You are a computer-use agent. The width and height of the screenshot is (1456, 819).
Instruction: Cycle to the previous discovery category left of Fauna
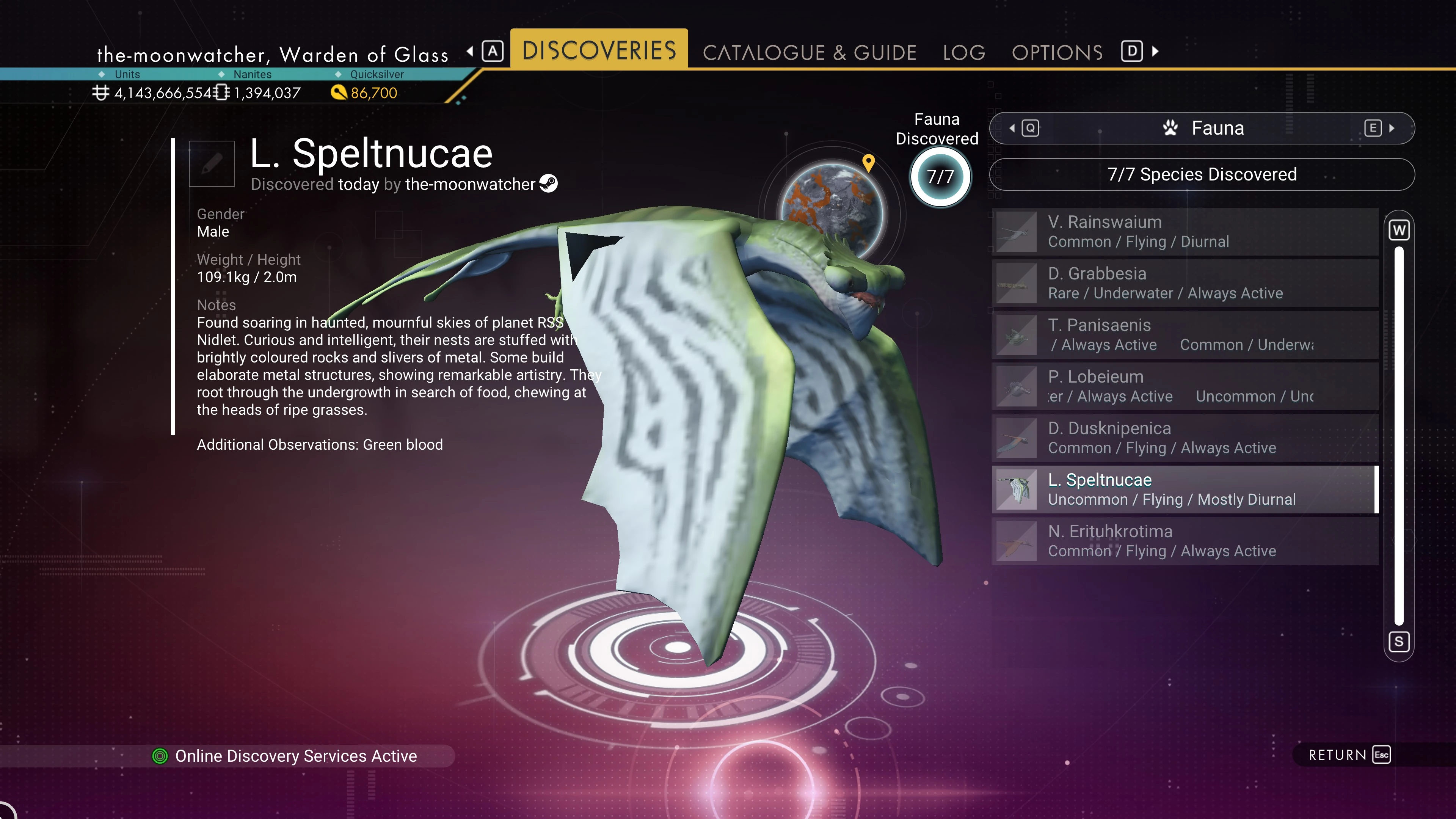[x=1024, y=128]
